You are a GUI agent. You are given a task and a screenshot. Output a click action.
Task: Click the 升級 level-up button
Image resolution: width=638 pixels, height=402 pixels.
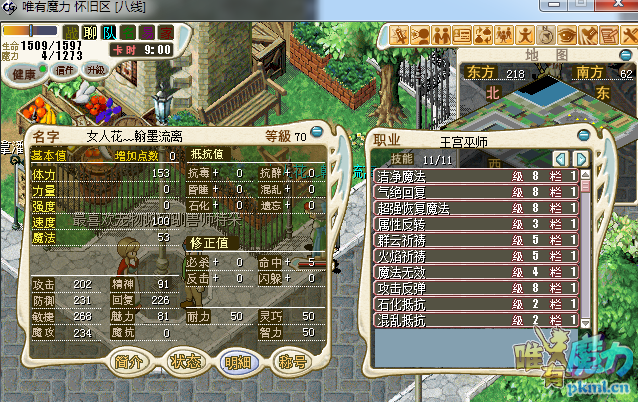pos(95,71)
